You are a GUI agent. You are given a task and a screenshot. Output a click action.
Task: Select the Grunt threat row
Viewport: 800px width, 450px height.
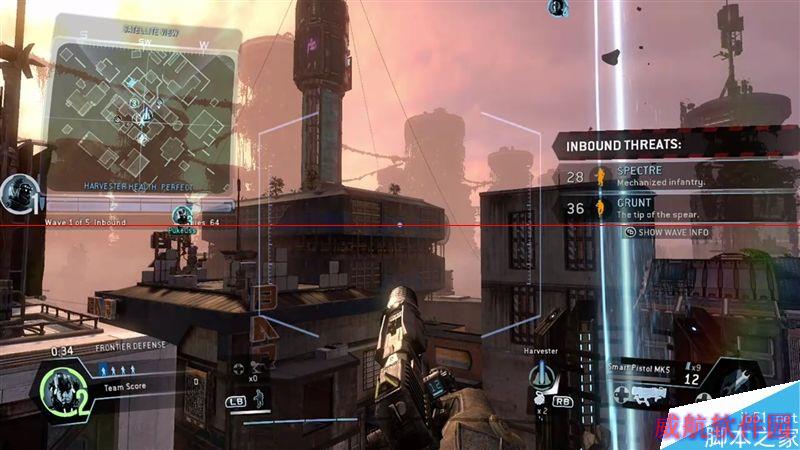(652, 208)
